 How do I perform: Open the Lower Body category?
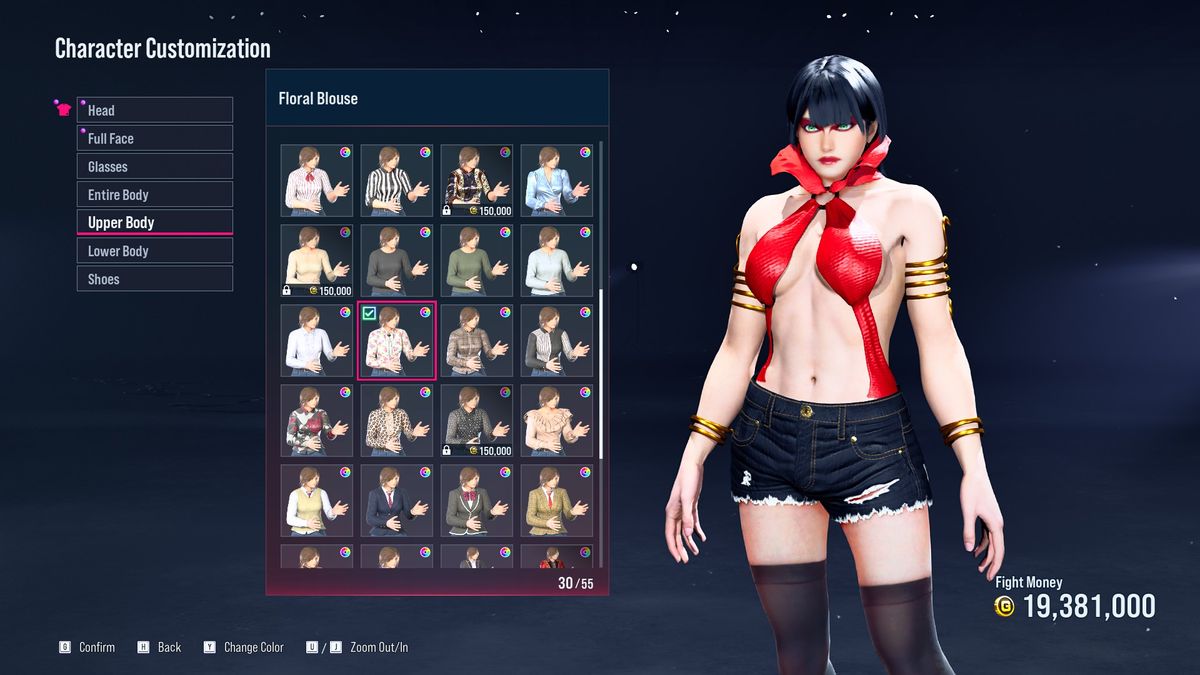155,251
